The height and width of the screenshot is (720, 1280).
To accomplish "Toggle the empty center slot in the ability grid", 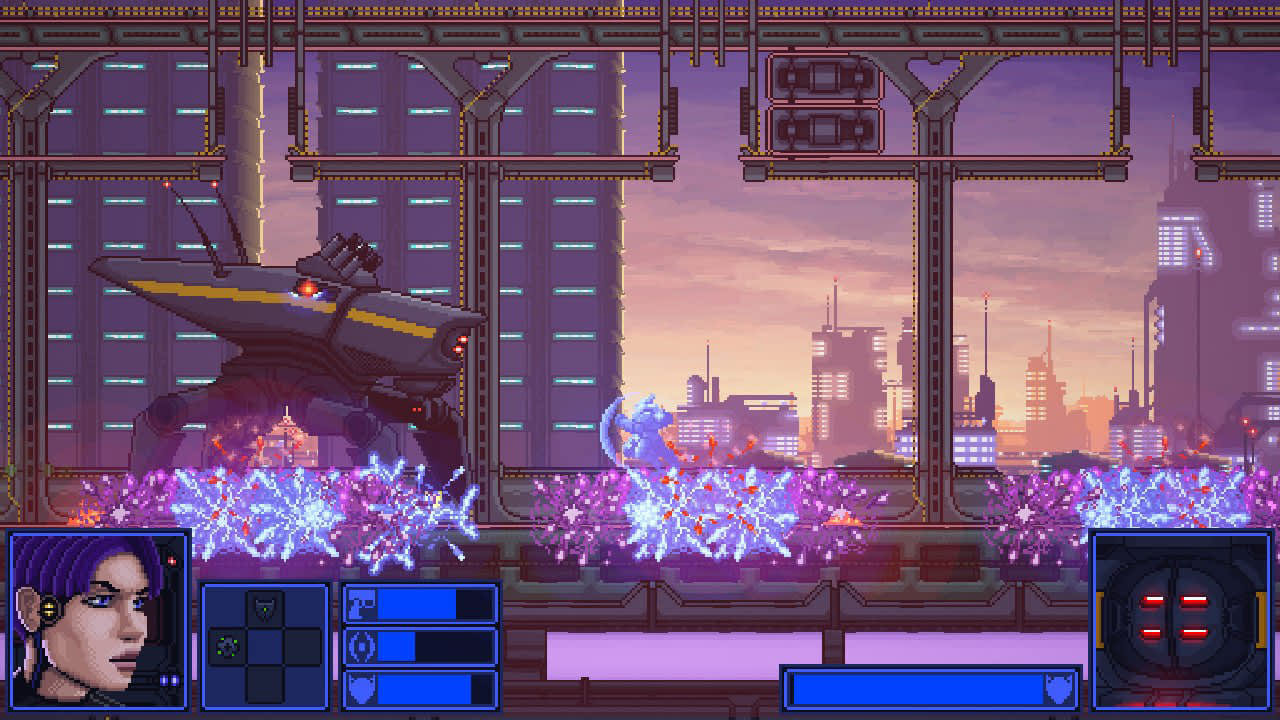I will click(265, 646).
